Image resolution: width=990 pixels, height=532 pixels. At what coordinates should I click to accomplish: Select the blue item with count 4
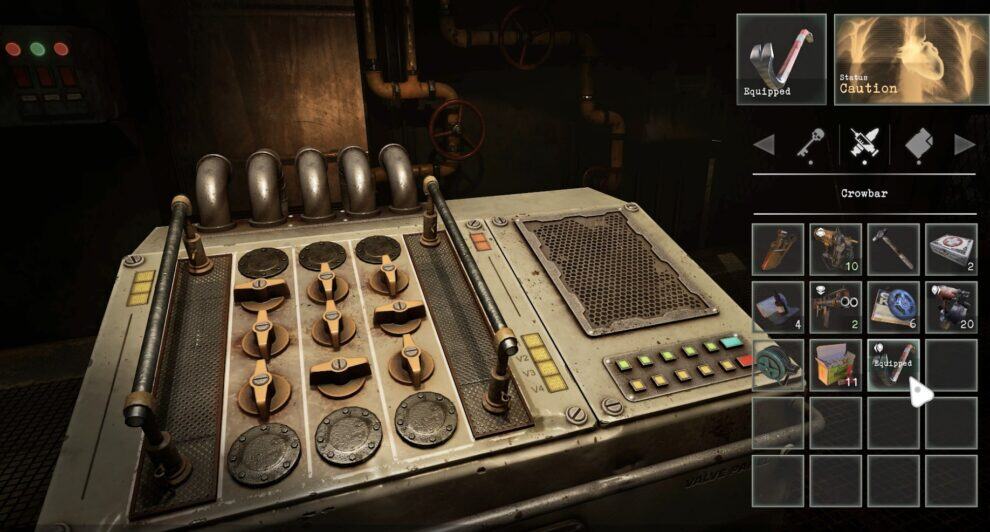coord(778,306)
